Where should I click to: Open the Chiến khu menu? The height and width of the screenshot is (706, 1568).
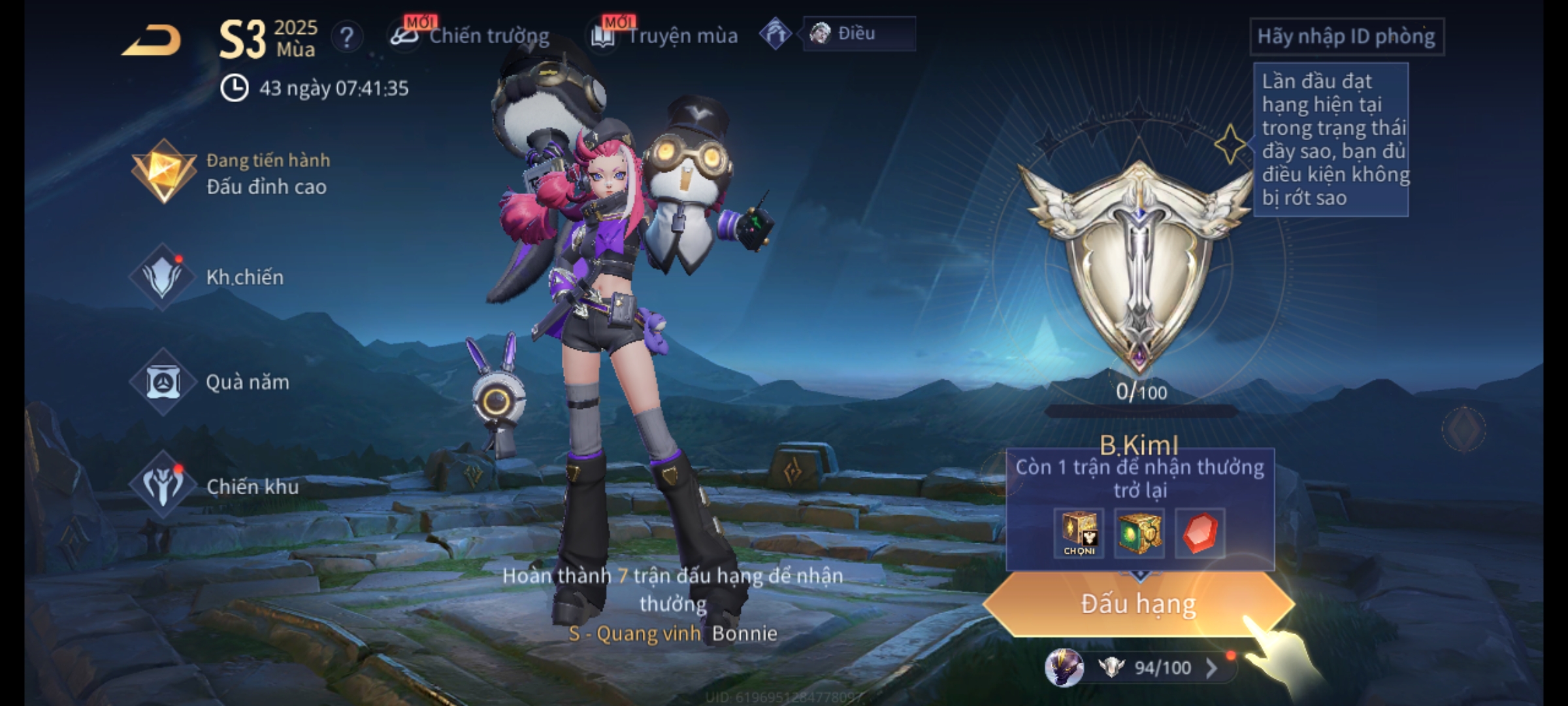tap(216, 486)
